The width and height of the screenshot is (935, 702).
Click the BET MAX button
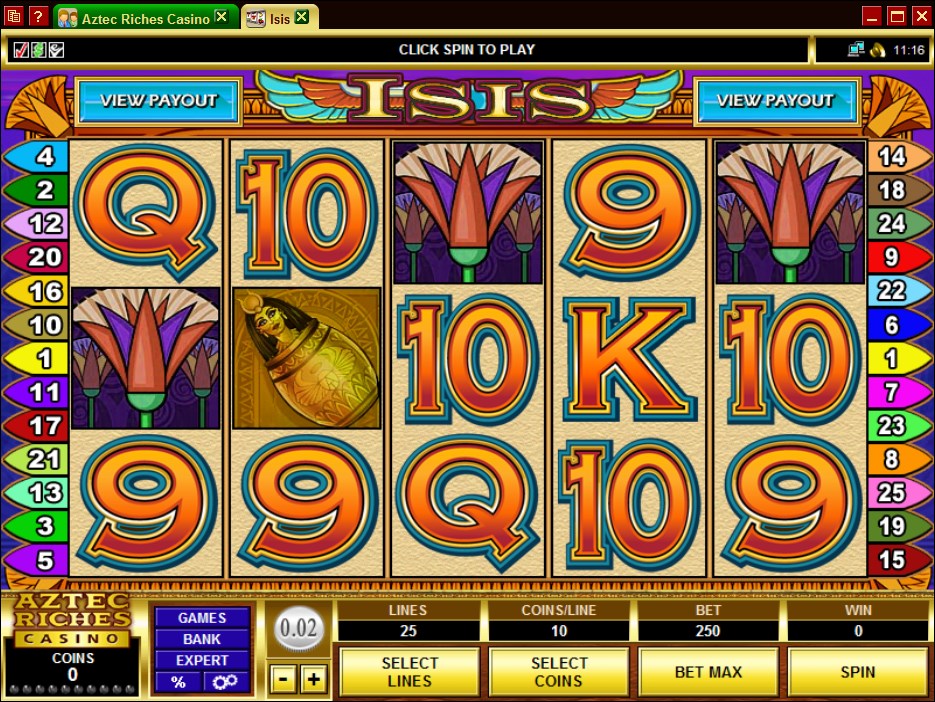(708, 672)
